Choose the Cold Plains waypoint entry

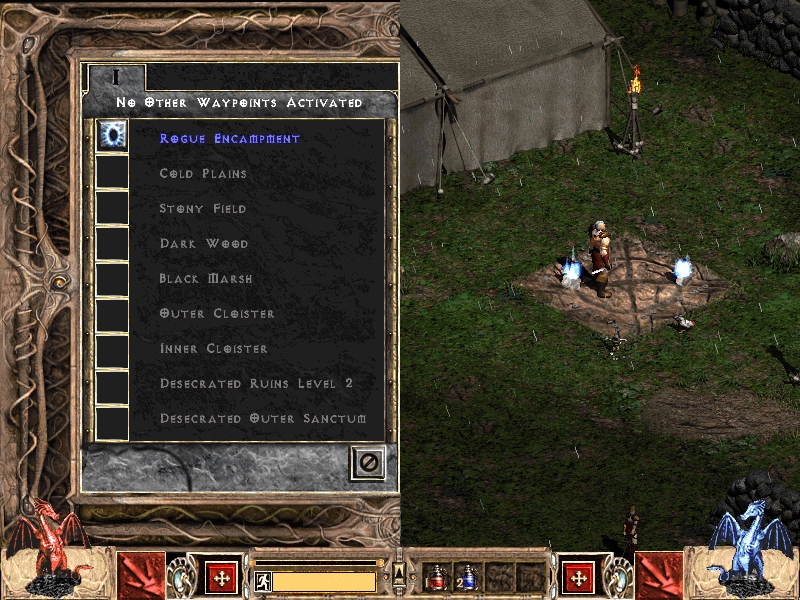point(203,174)
